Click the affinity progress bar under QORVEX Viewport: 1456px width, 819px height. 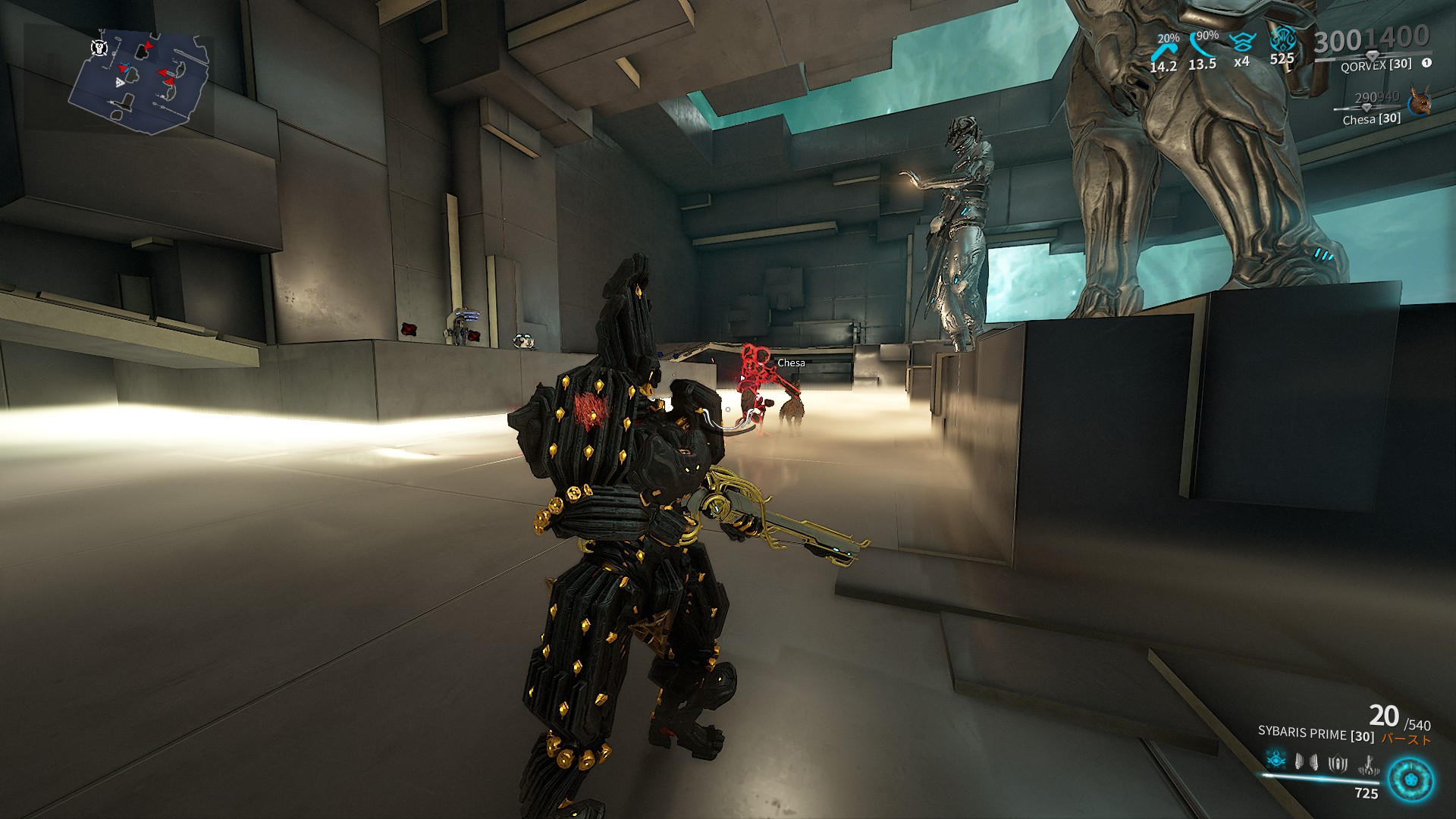coord(1373,55)
